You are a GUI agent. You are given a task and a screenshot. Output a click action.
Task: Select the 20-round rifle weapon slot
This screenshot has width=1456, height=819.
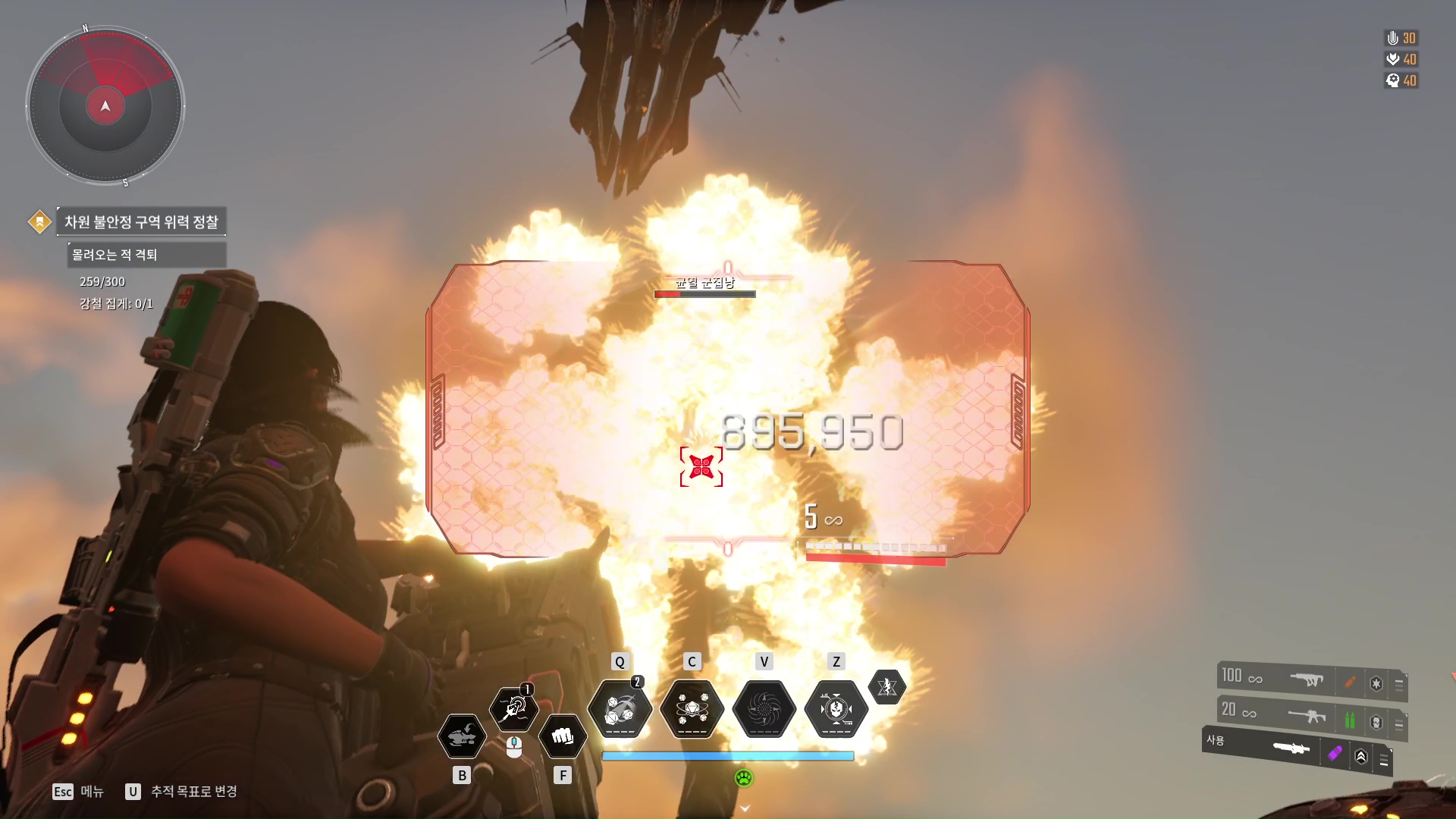click(x=1304, y=715)
